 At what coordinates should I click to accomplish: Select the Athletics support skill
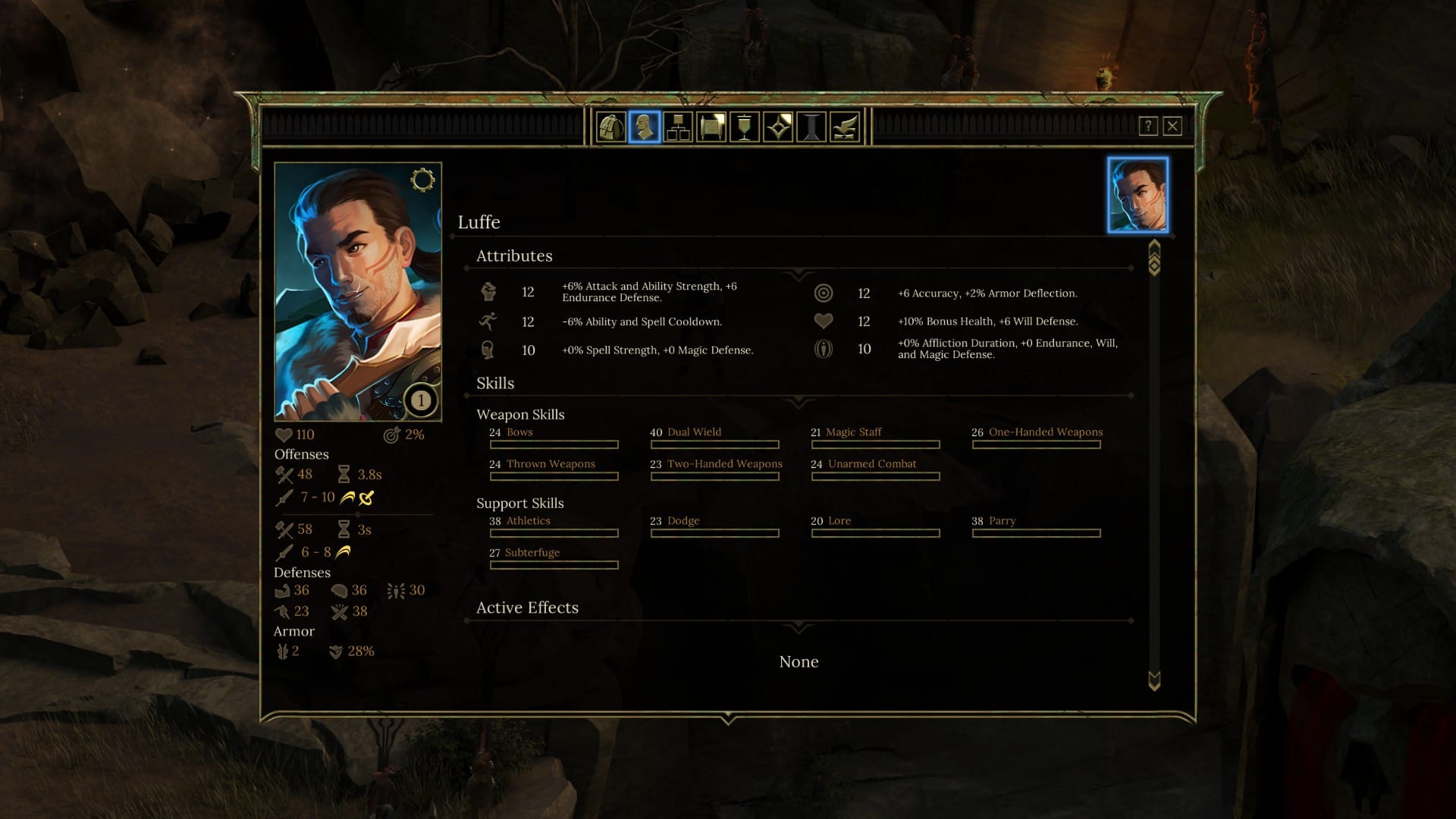click(x=528, y=521)
